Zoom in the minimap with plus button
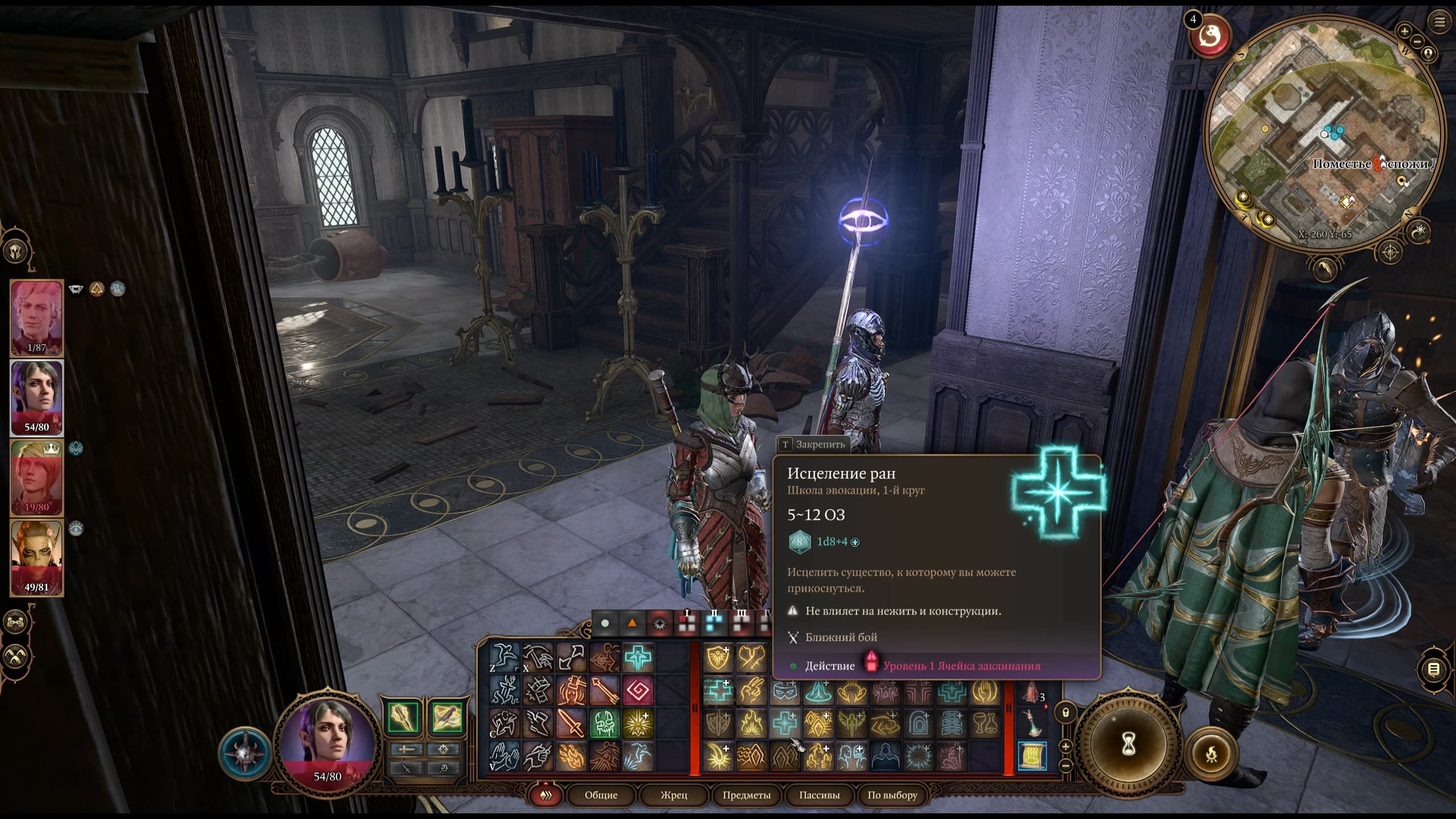1456x819 pixels. (x=1404, y=31)
